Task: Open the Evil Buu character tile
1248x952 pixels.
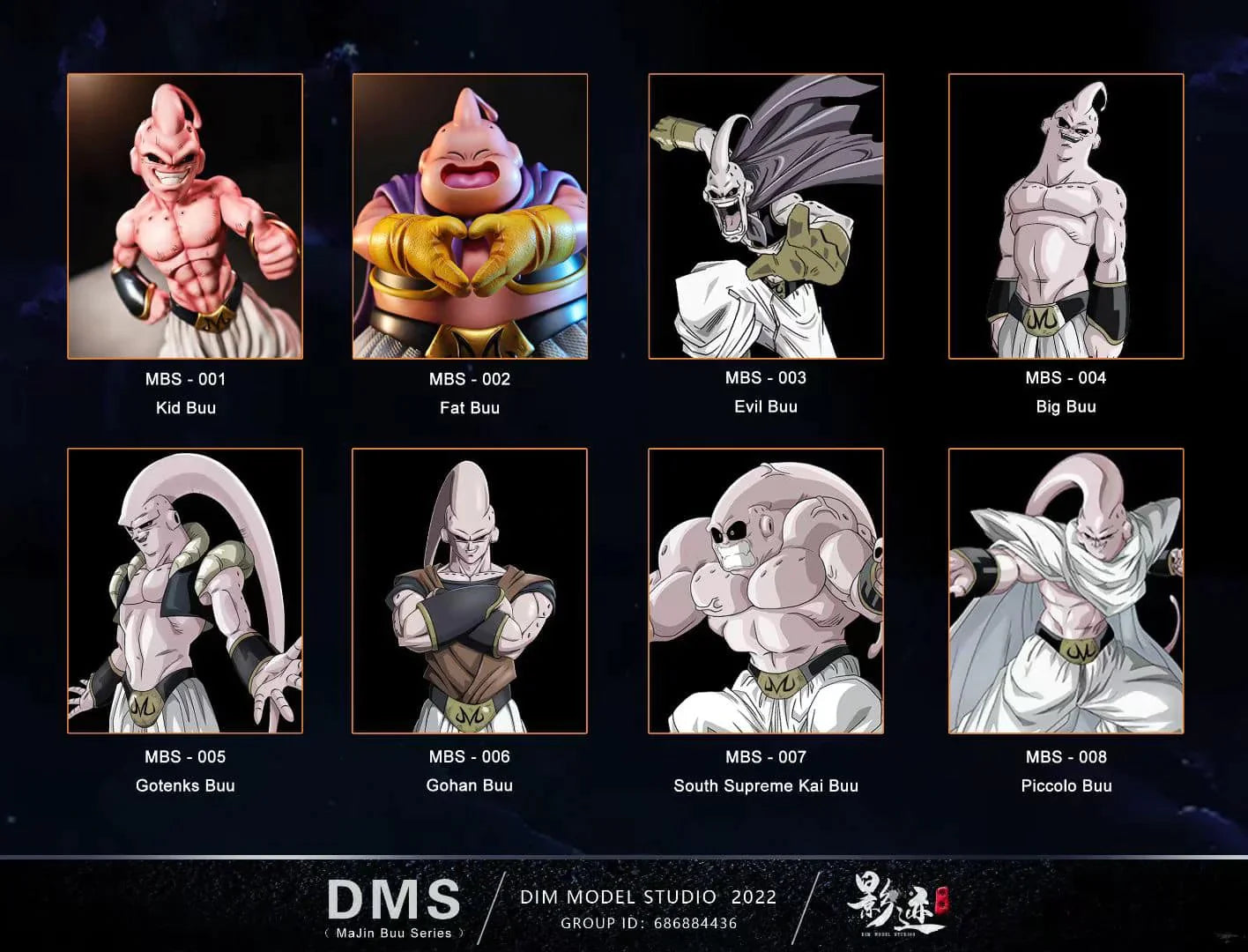Action: pos(766,216)
